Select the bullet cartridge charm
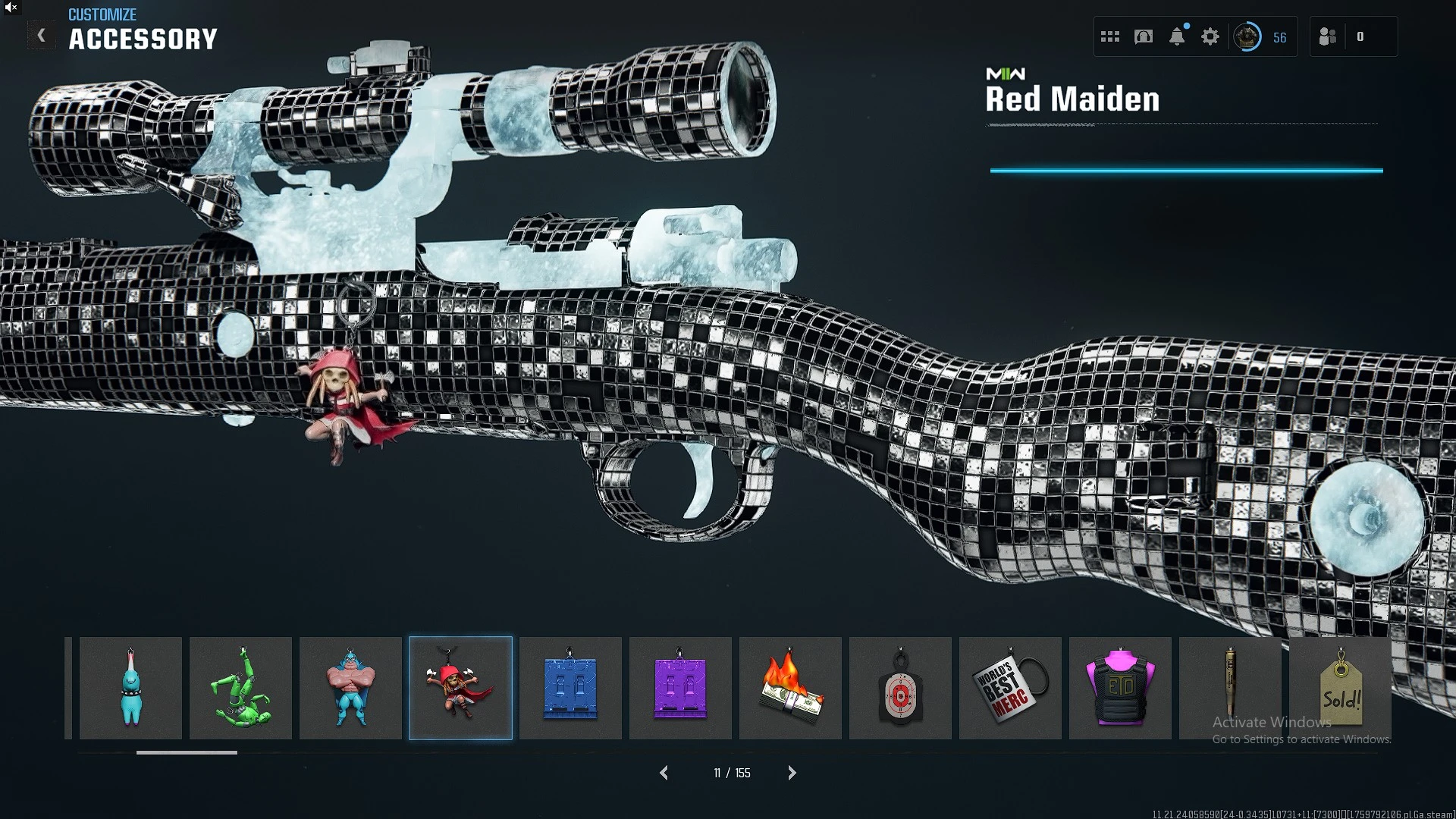 click(x=1230, y=688)
